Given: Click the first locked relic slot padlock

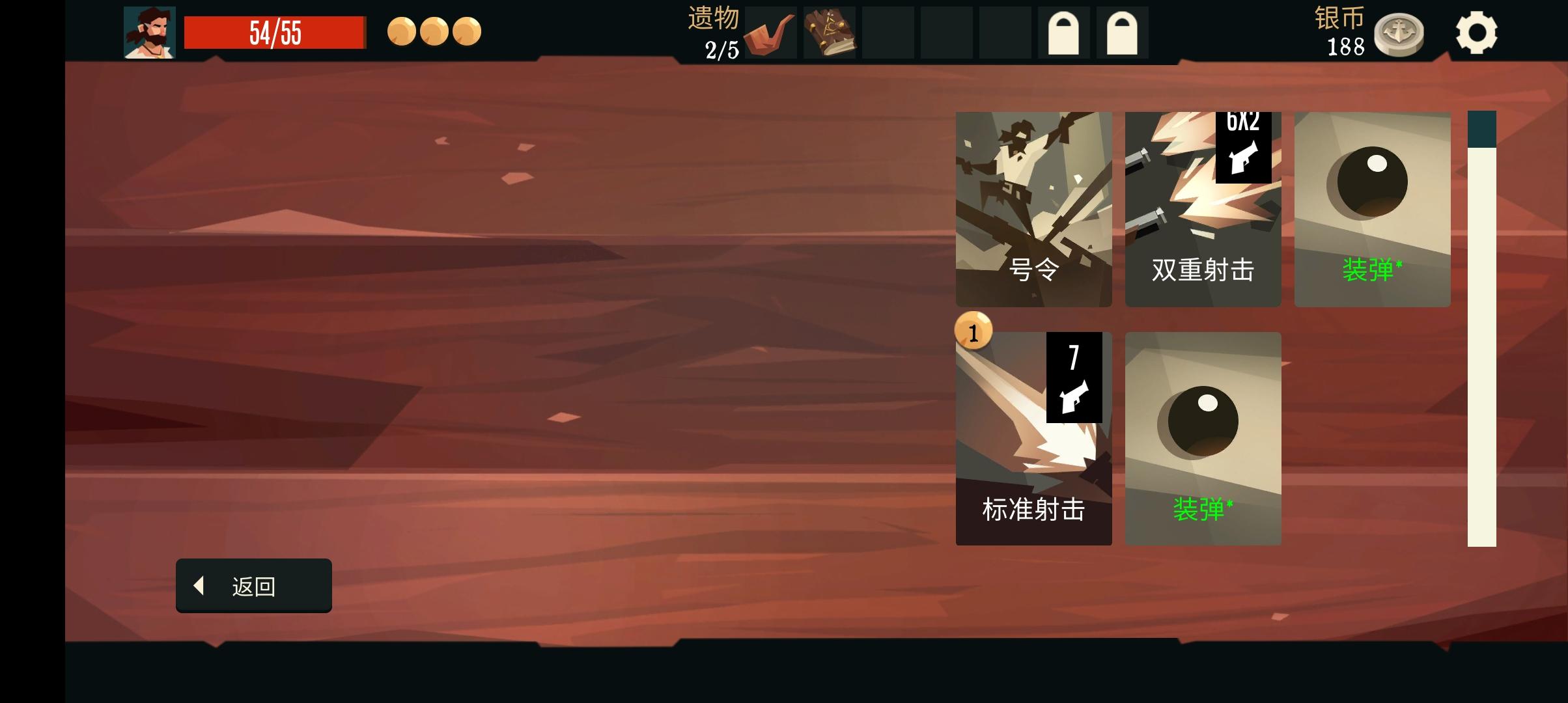Looking at the screenshot, I should point(1063,31).
